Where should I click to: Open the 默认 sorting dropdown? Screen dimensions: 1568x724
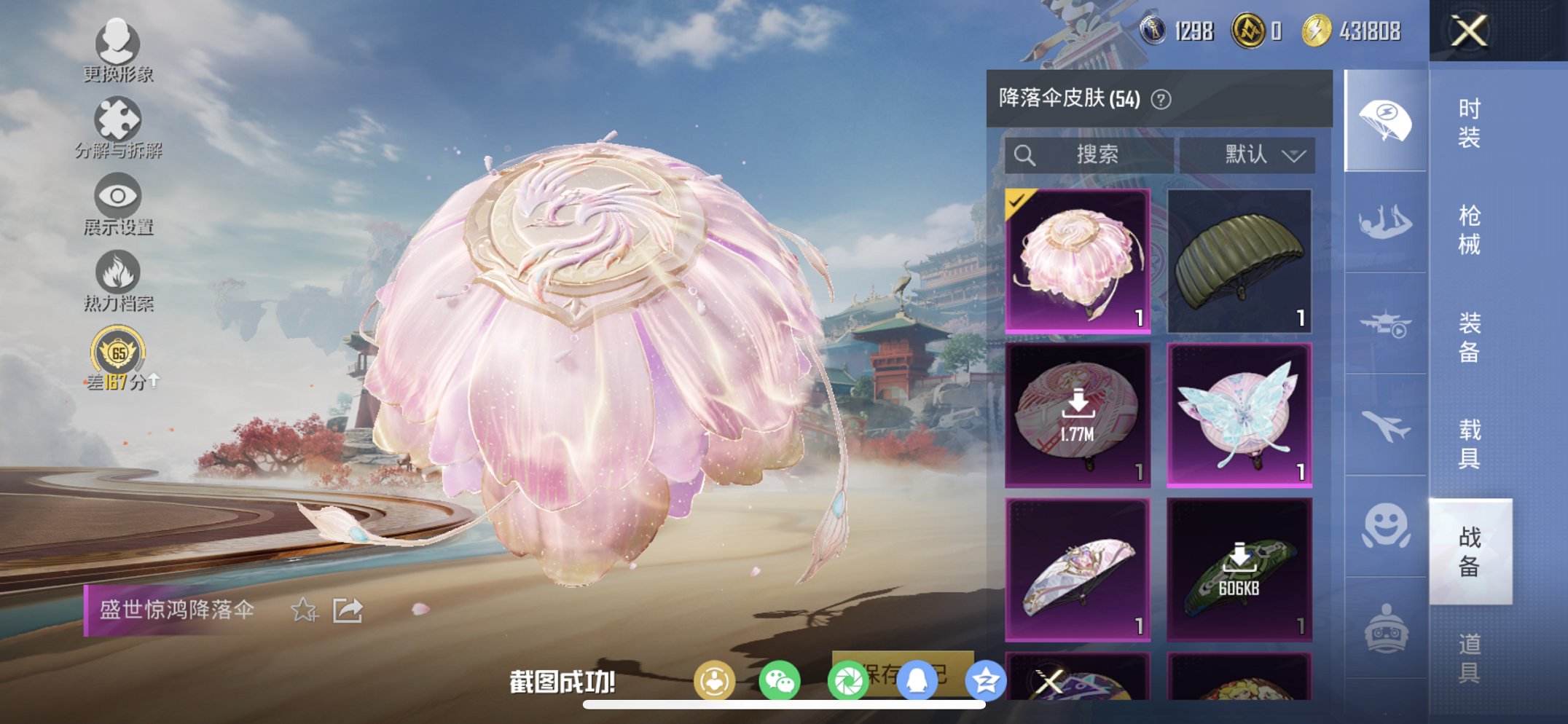pos(1254,154)
